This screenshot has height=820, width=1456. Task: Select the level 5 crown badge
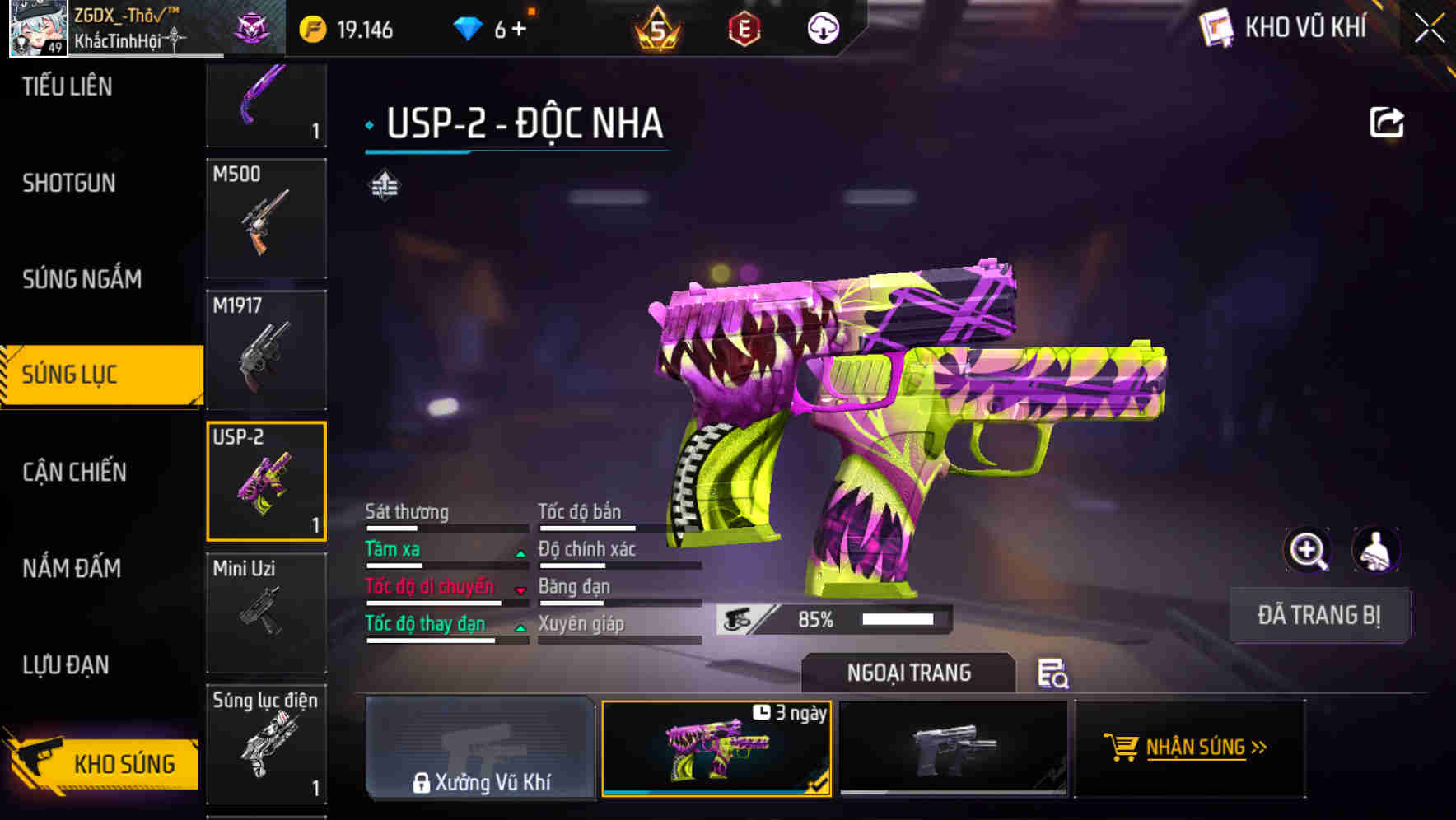(659, 27)
